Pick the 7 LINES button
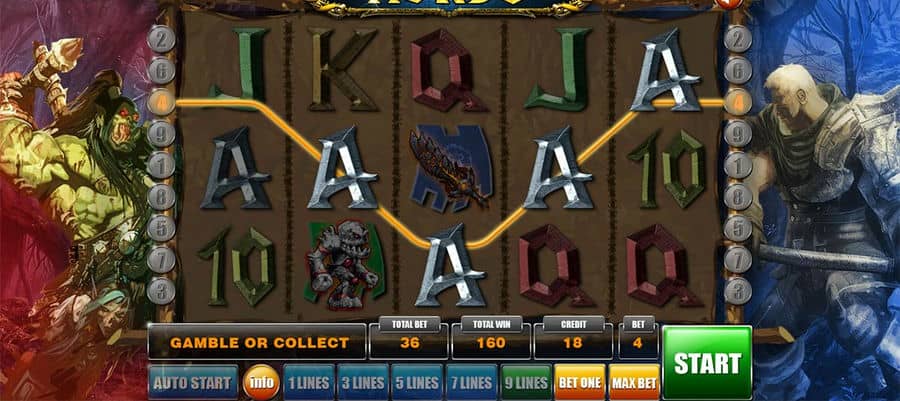Screen dimensions: 900x401 point(470,382)
